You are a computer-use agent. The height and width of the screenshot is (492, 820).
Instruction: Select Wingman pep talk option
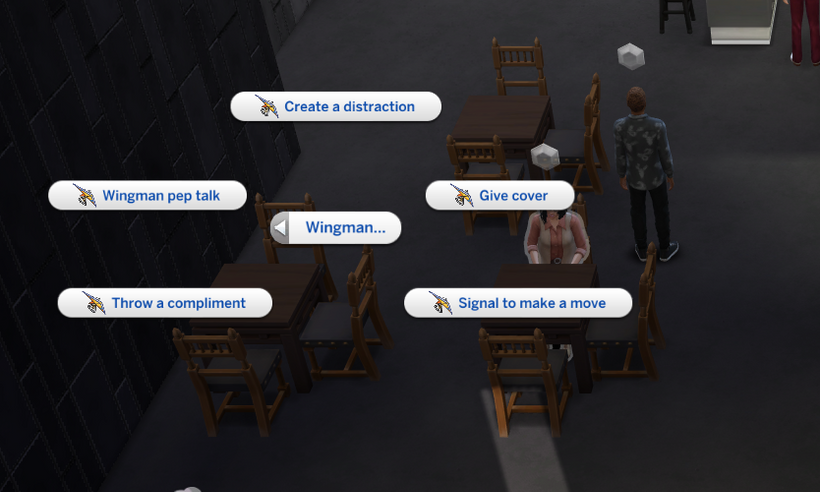pyautogui.click(x=148, y=196)
